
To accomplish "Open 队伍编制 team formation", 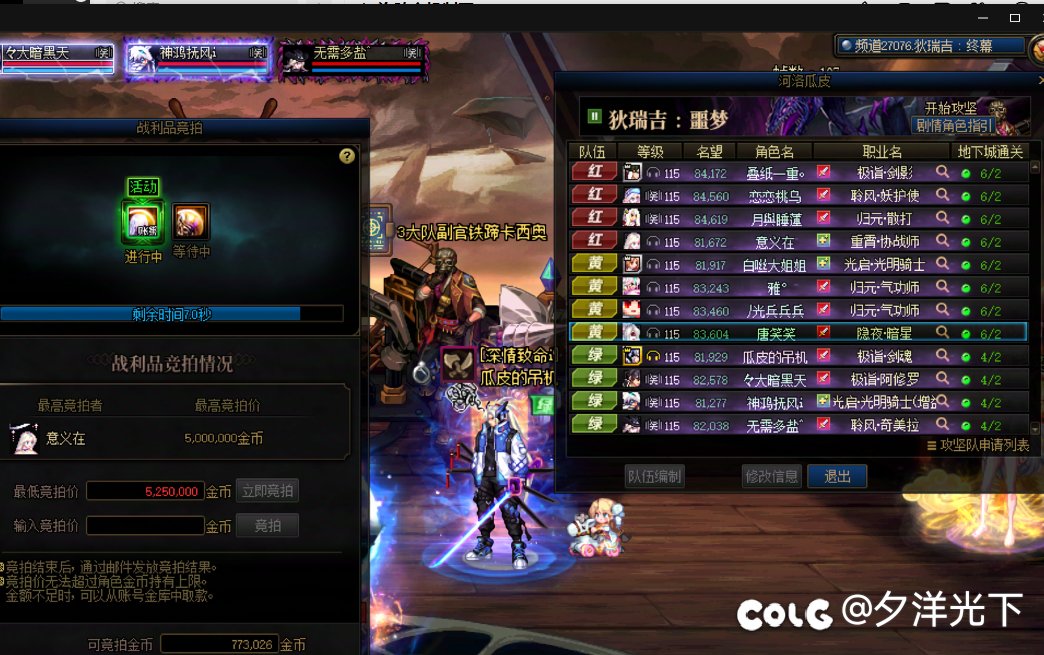I will [654, 476].
